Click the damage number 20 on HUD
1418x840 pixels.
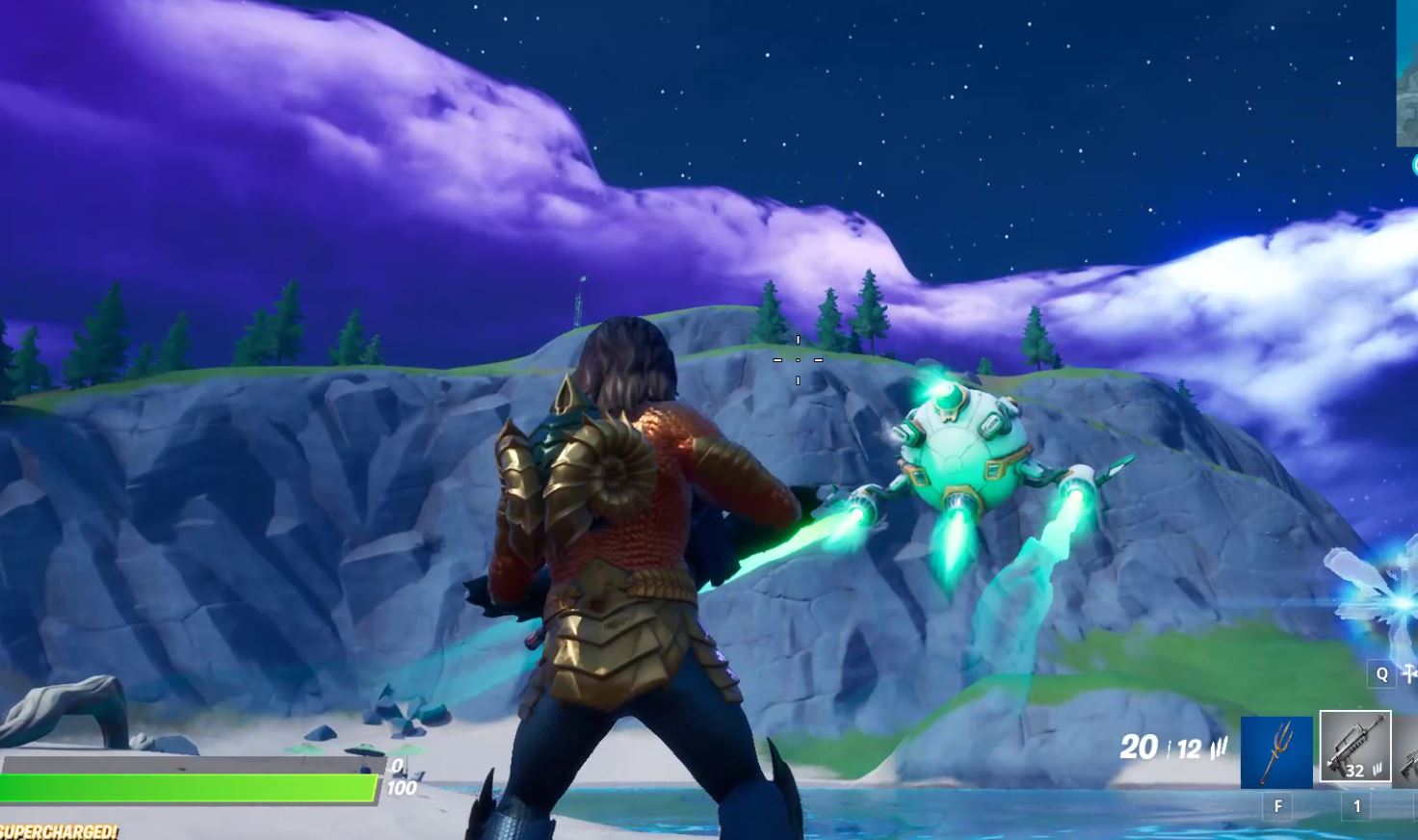[x=1140, y=747]
